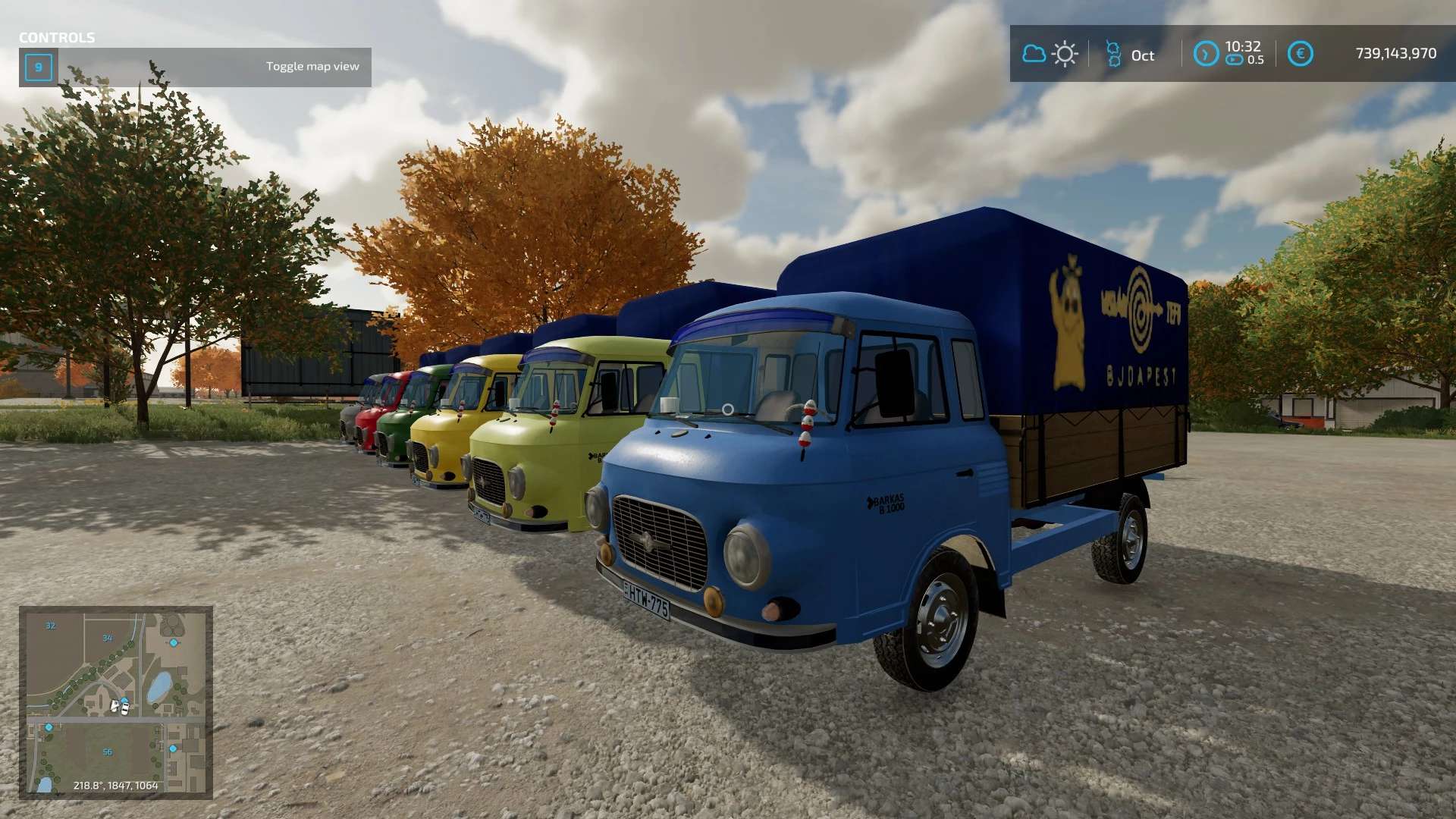1456x819 pixels.
Task: Click the cloud and sun weather icon
Action: point(1050,54)
